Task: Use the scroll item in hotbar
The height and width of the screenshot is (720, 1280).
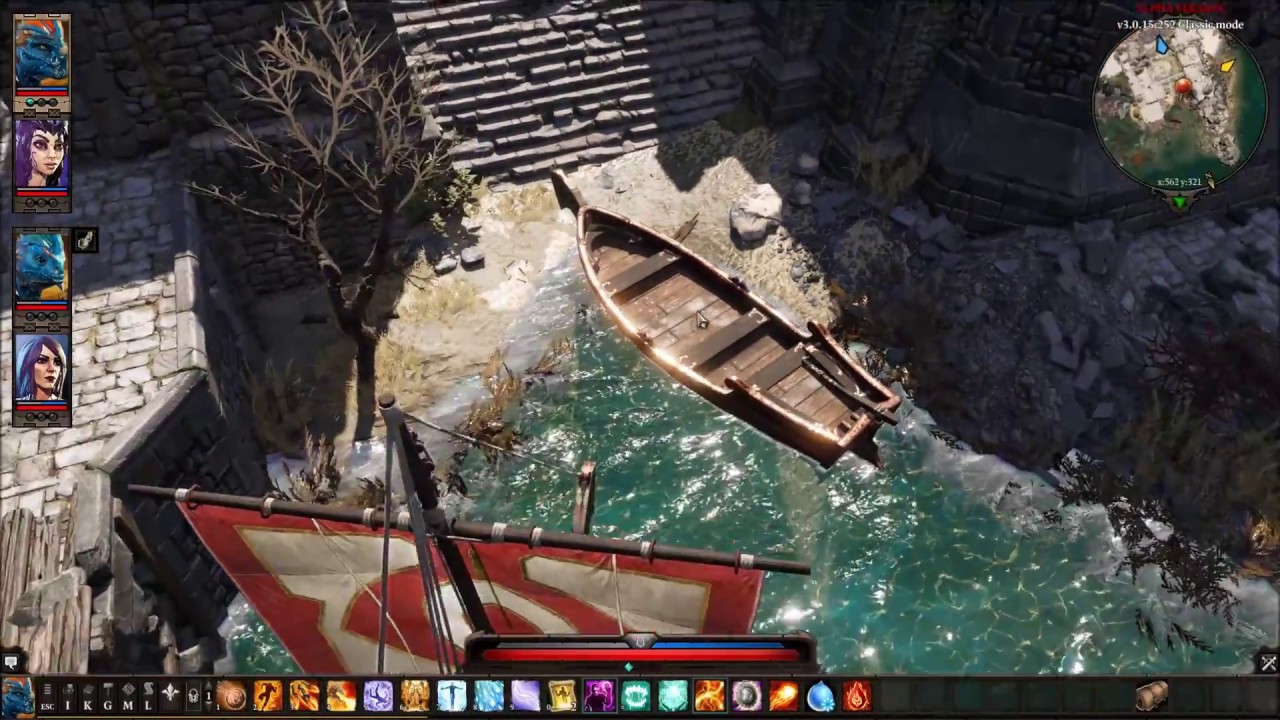Action: (562, 696)
